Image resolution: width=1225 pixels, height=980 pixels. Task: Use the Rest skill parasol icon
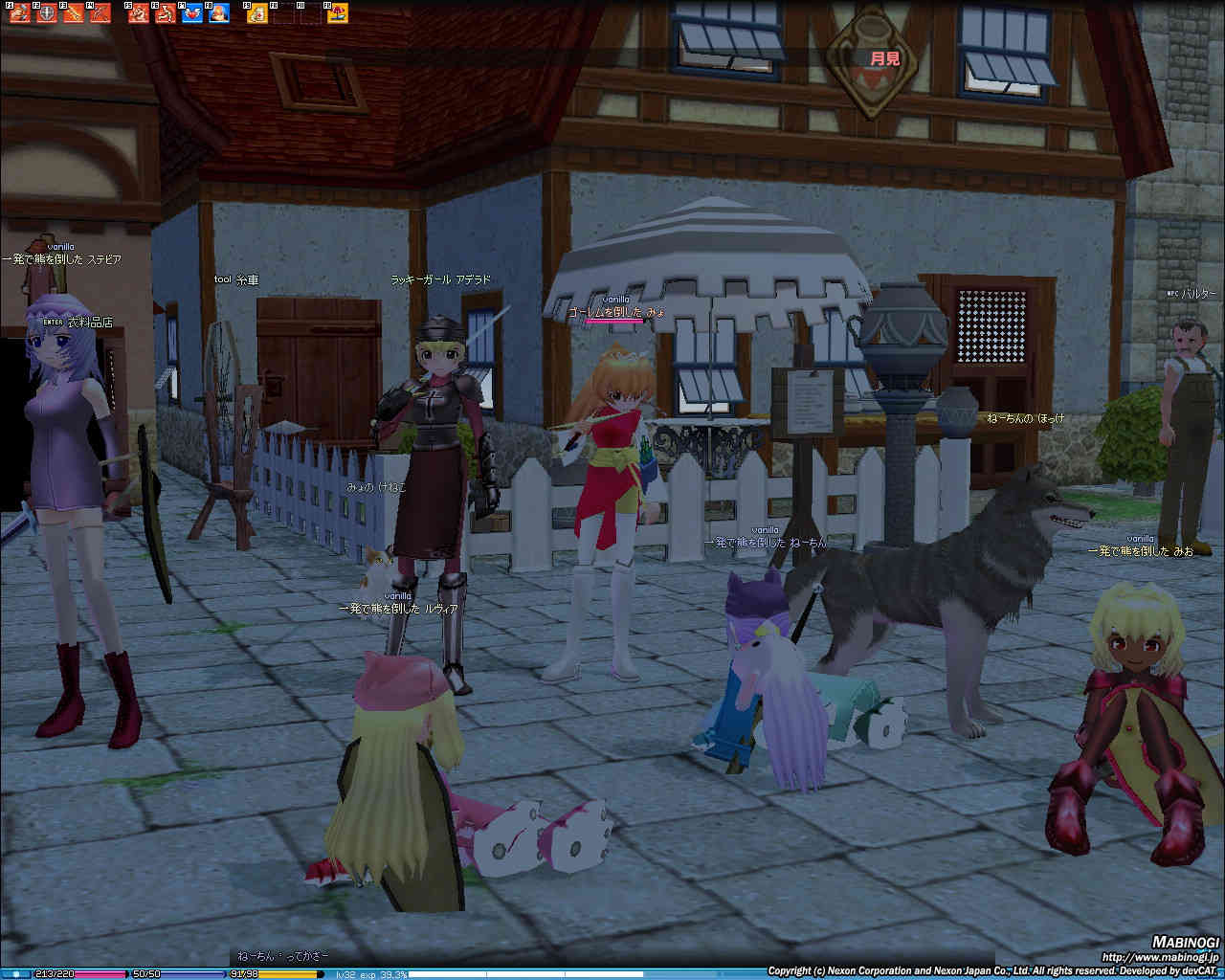click(338, 13)
